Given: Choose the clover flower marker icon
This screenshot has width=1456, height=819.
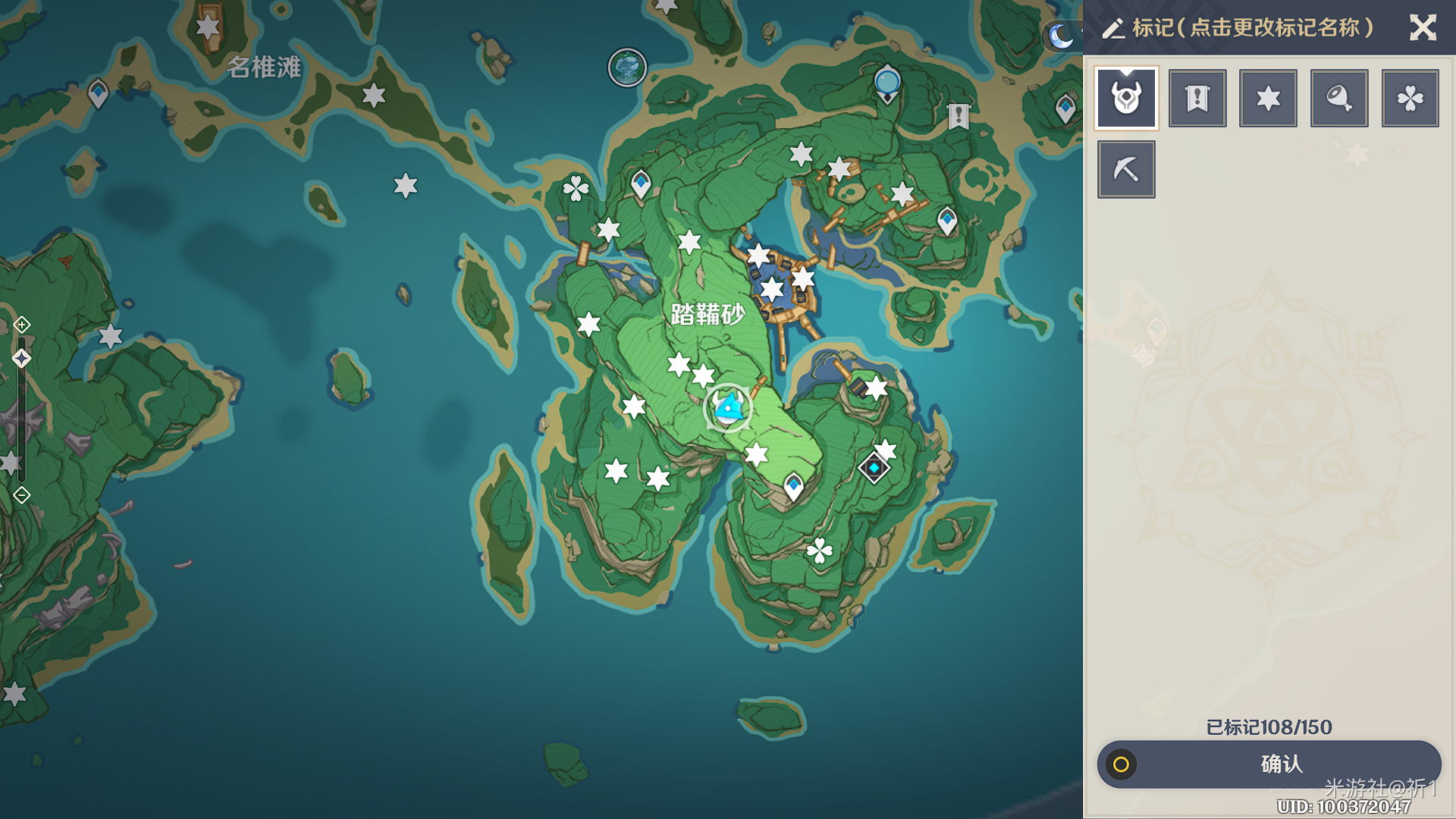Looking at the screenshot, I should (1410, 98).
